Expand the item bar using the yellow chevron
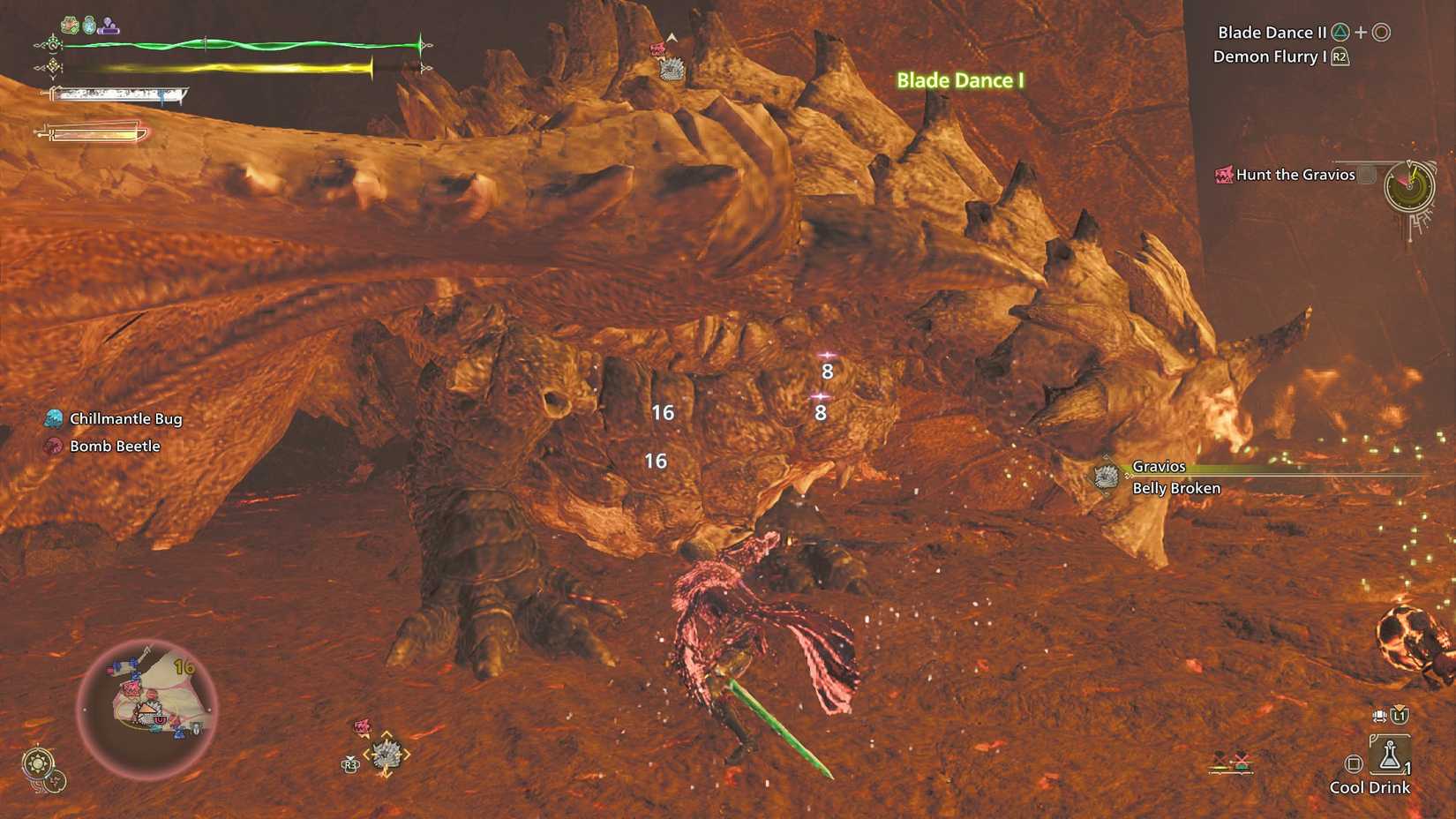 [1400, 706]
